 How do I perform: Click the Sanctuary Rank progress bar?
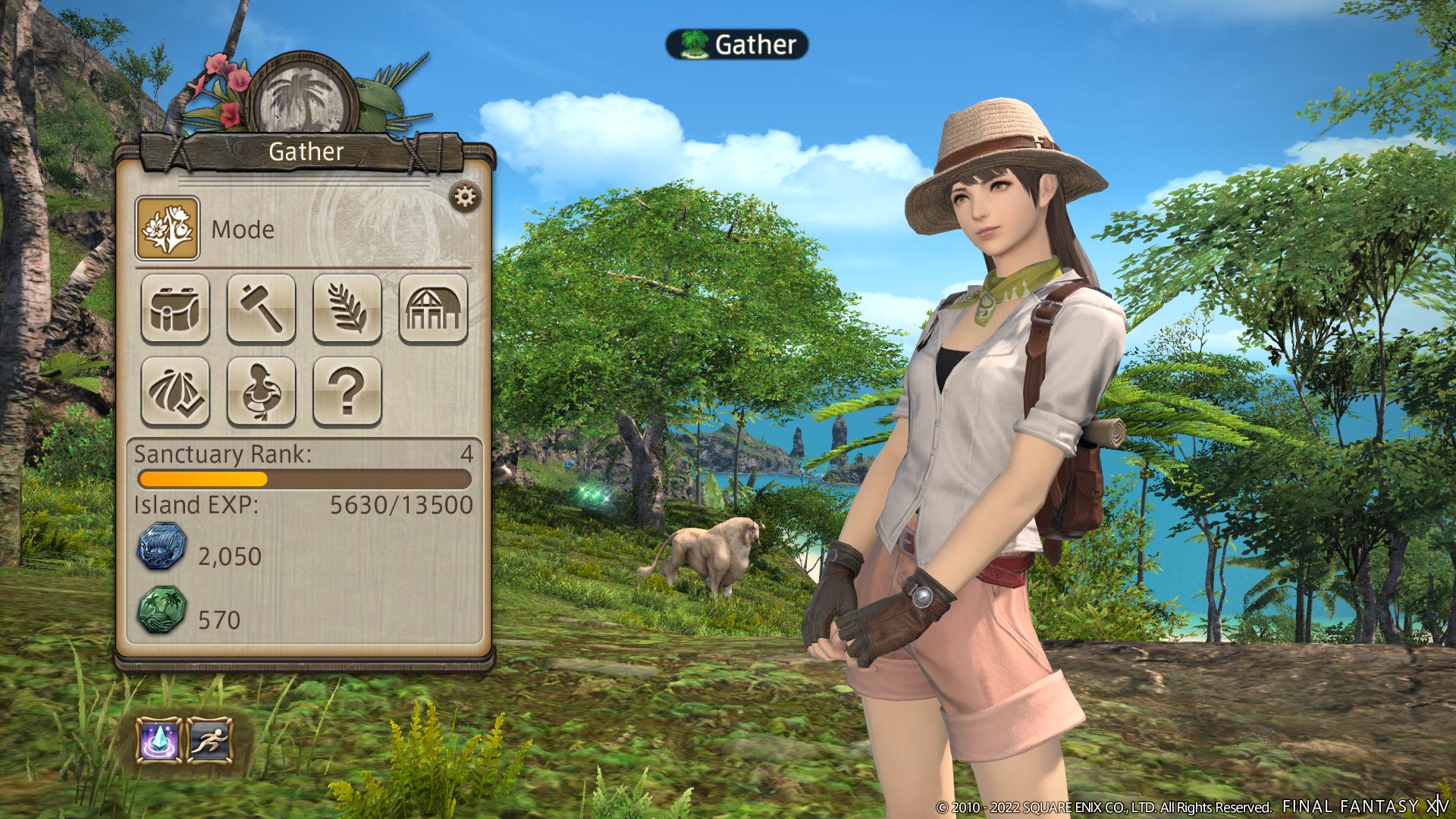pyautogui.click(x=303, y=479)
